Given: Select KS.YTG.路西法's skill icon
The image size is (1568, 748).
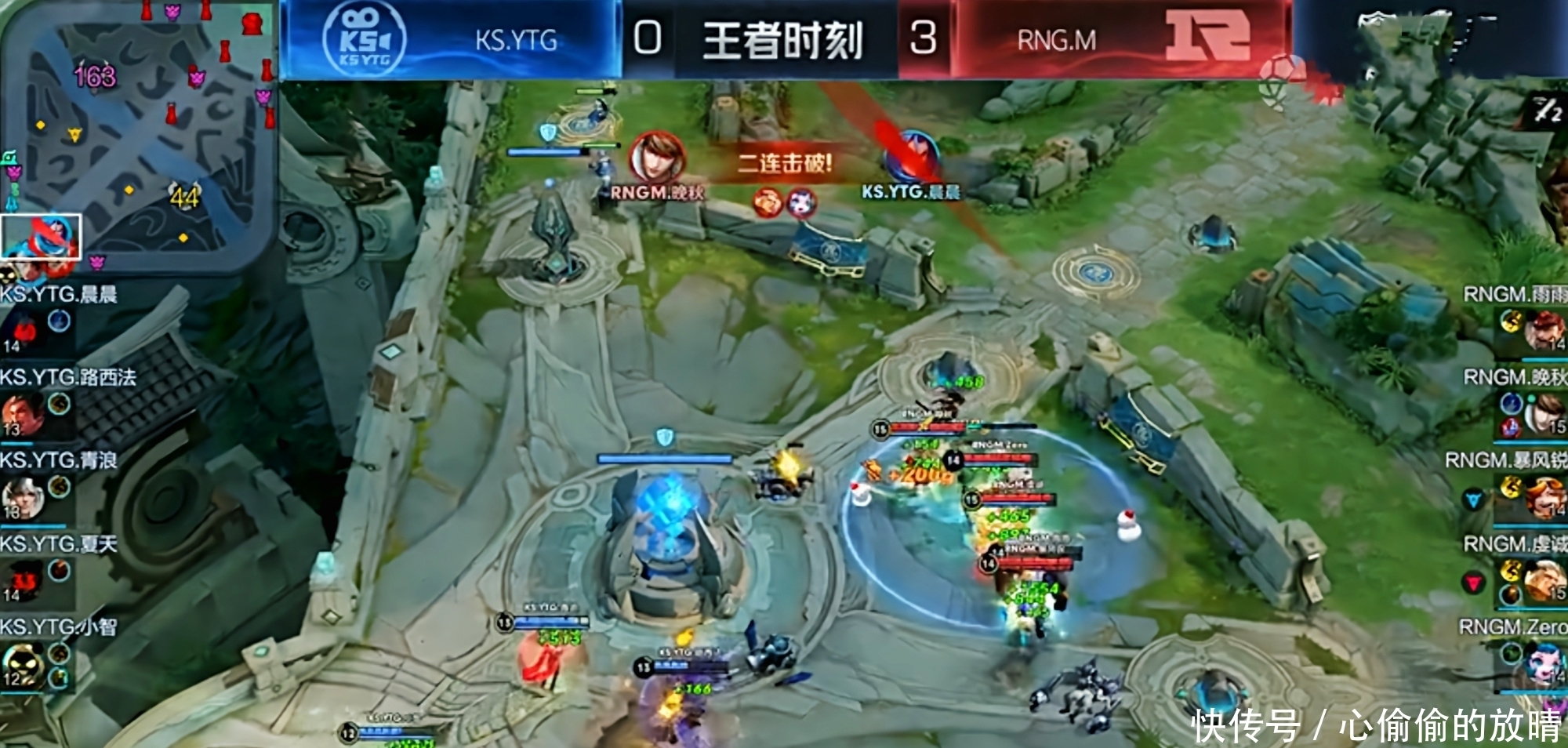Looking at the screenshot, I should tap(58, 402).
